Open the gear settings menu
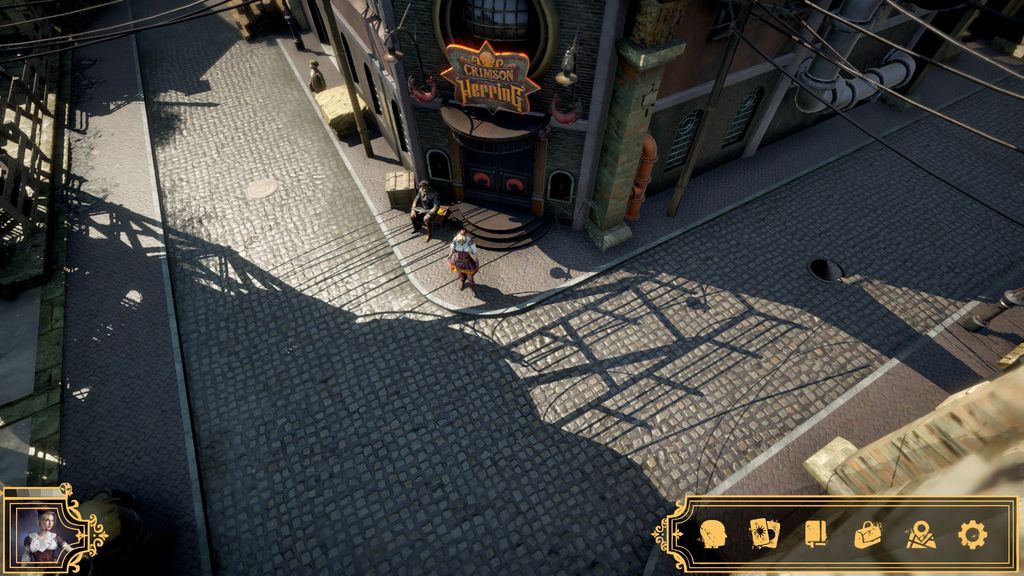This screenshot has height=576, width=1024. (972, 534)
